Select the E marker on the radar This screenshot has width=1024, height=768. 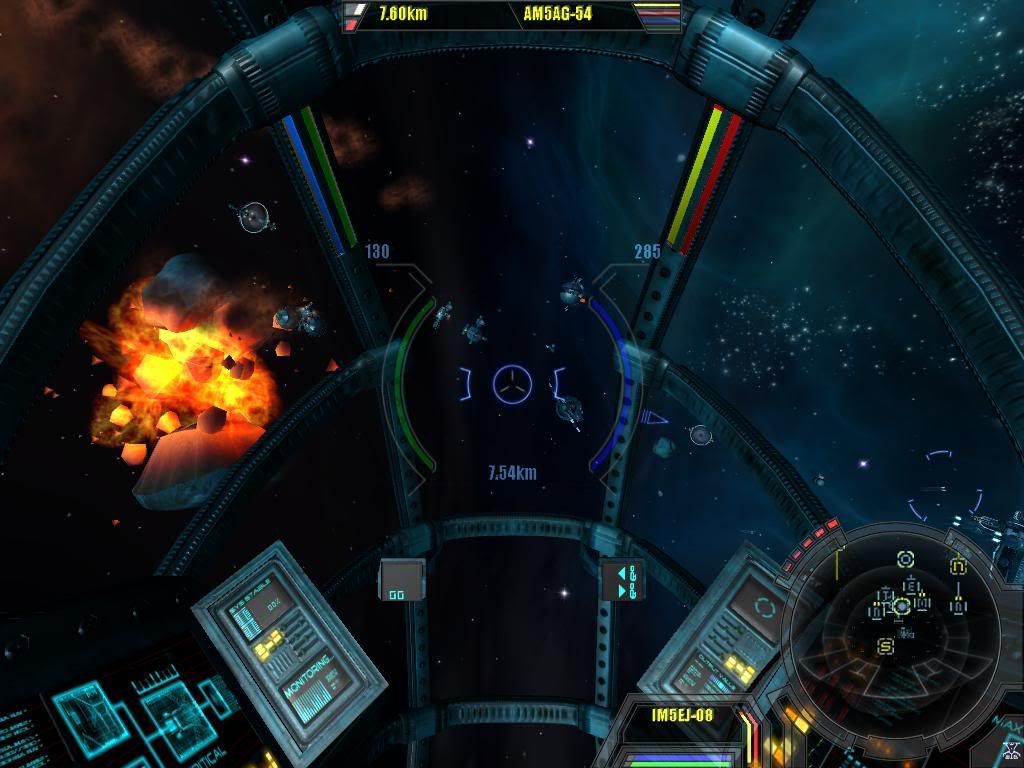pos(910,586)
